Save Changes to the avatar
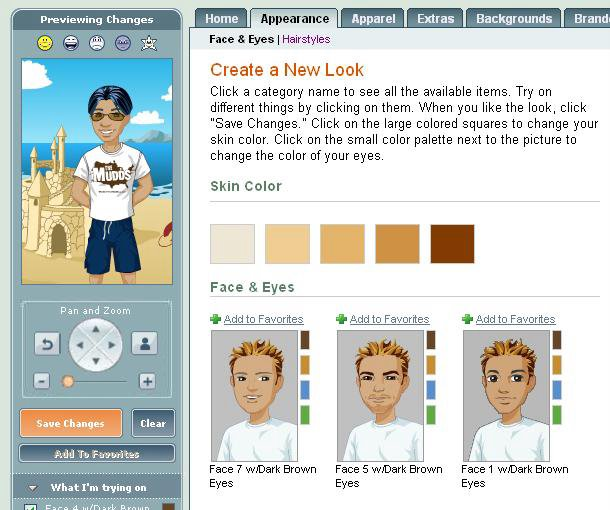The width and height of the screenshot is (610, 510). (71, 423)
